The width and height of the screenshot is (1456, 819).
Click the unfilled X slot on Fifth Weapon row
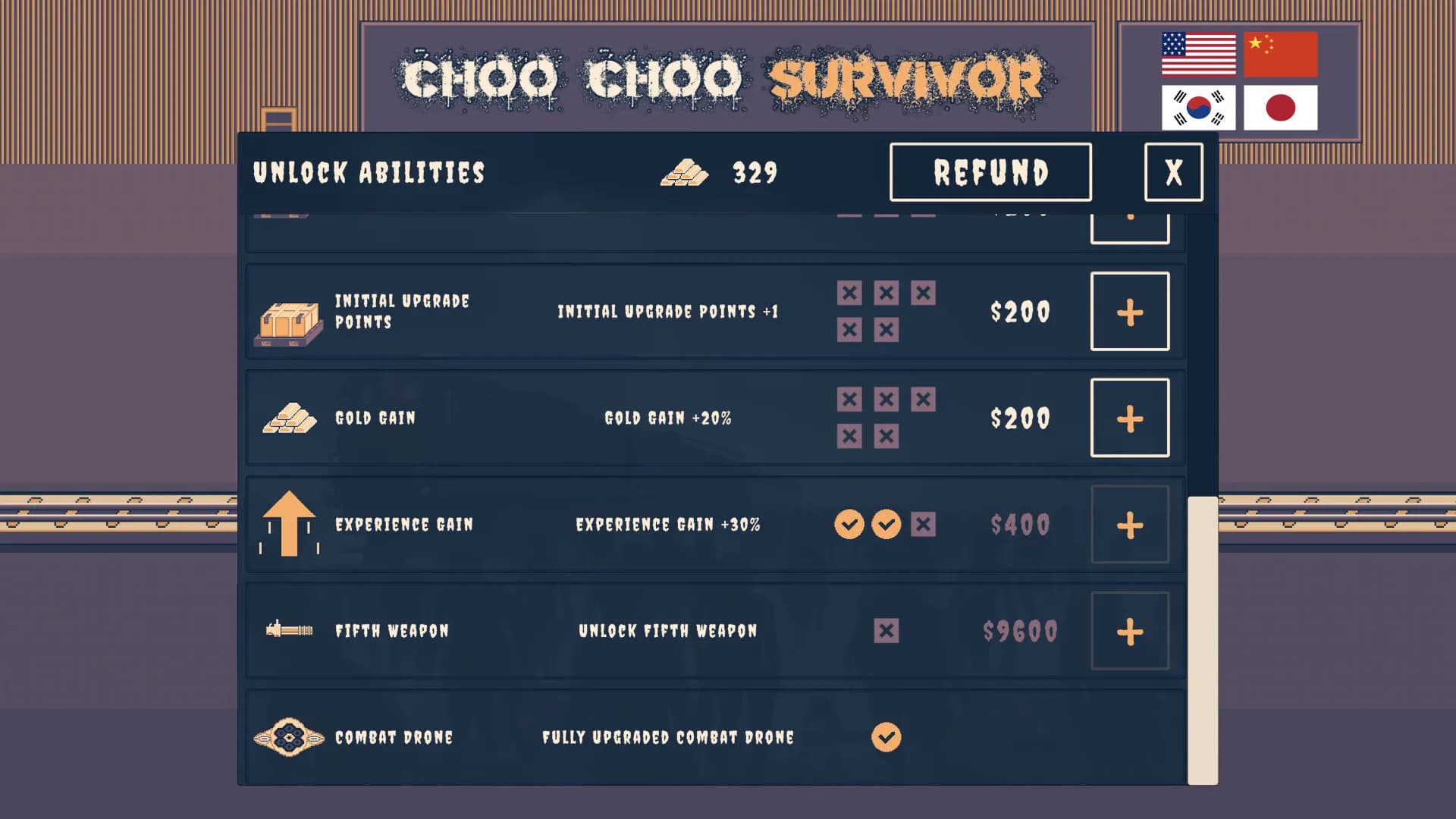pos(886,630)
